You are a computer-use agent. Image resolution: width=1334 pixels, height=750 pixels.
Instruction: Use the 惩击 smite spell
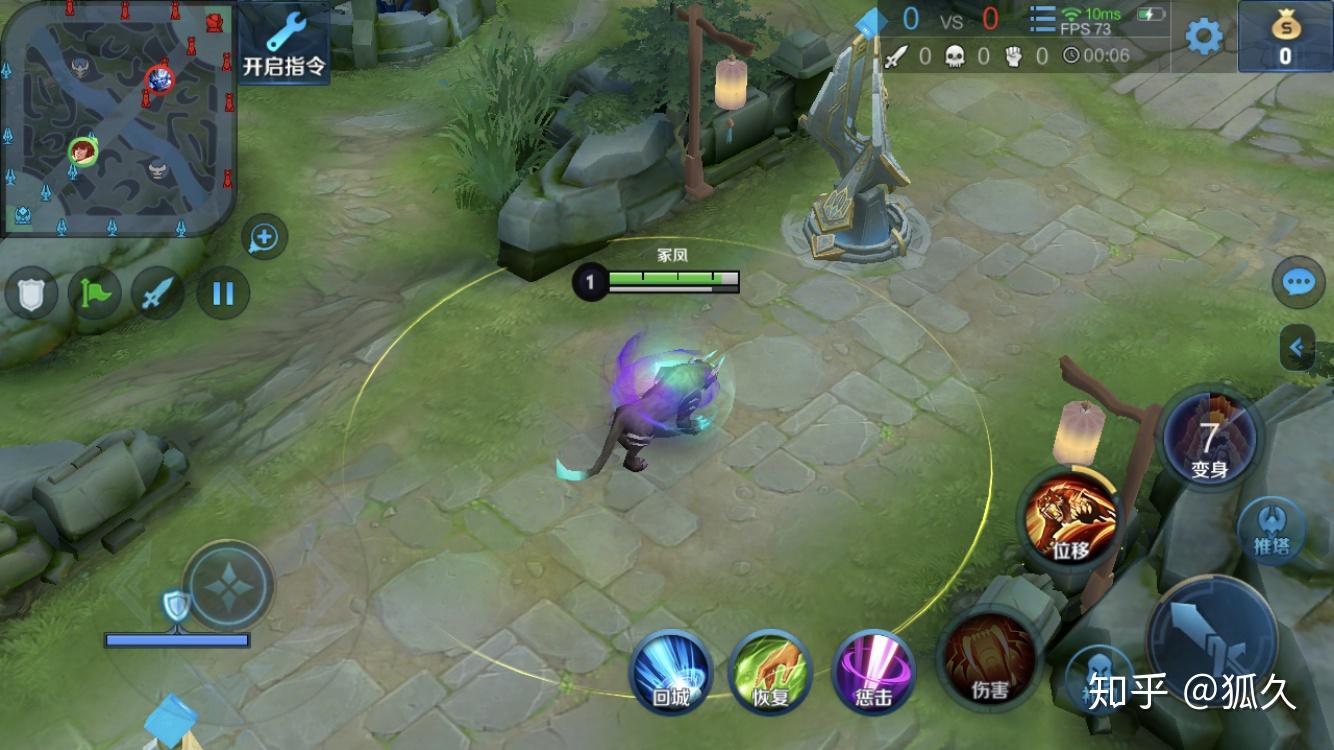coord(873,671)
